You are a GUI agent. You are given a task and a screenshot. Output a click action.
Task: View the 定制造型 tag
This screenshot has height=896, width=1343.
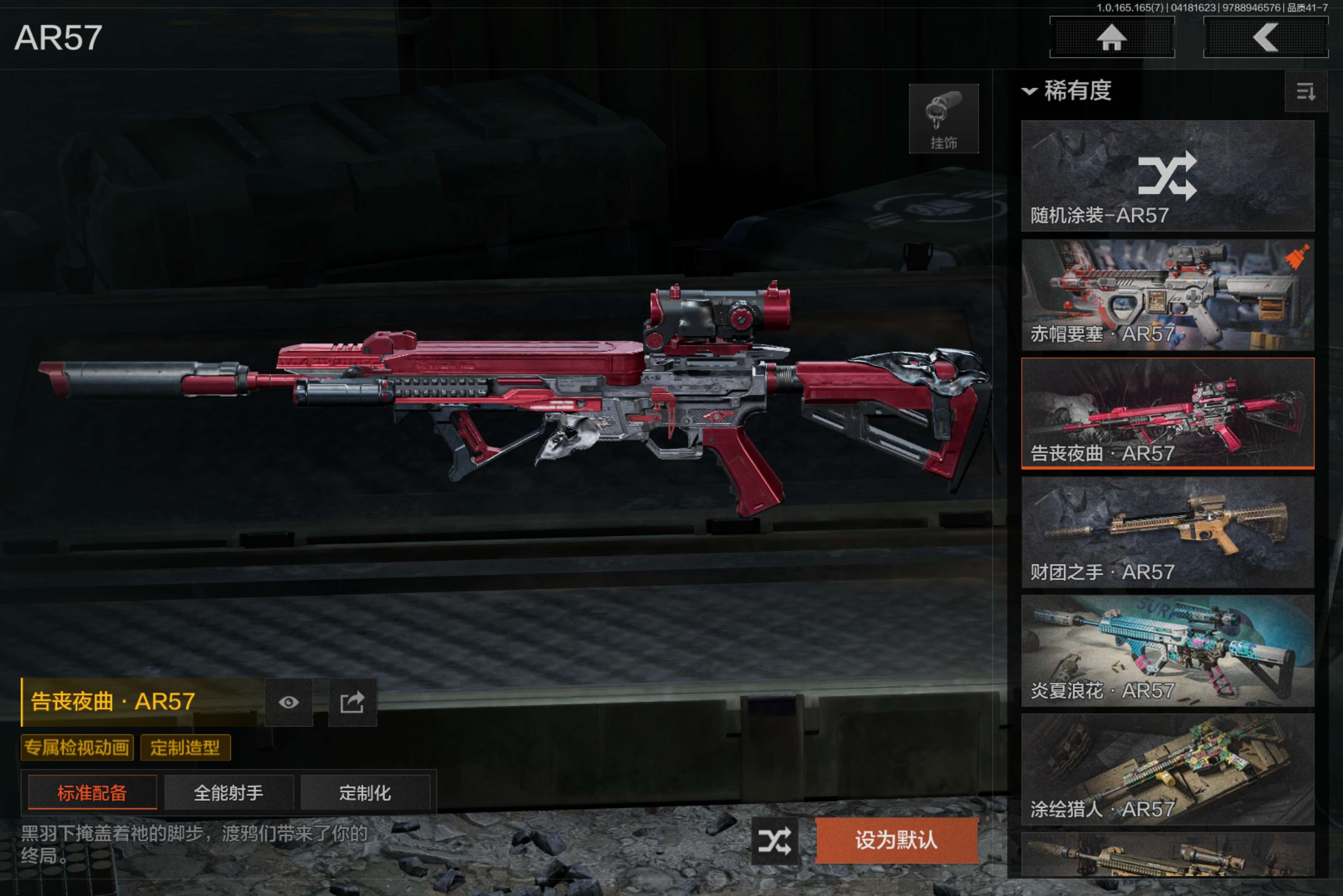(x=185, y=748)
